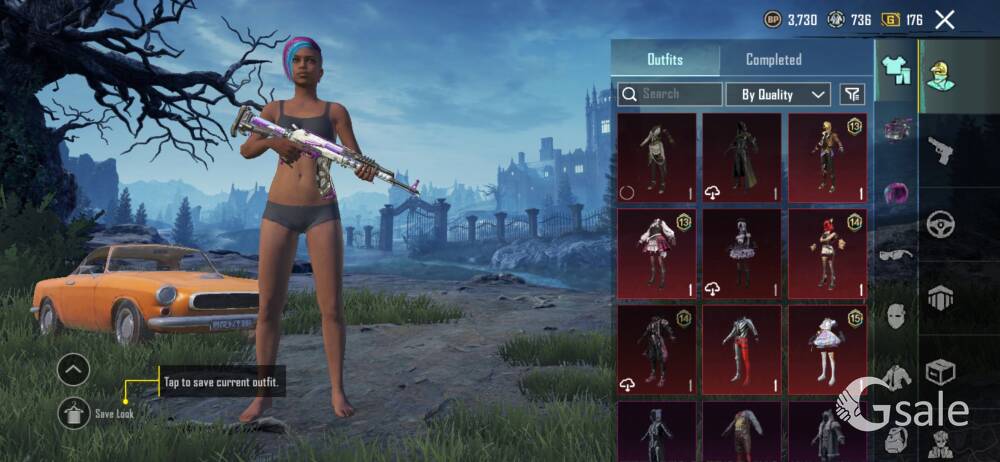Select the face mask subcategory
The image size is (1000, 462).
[x=894, y=316]
